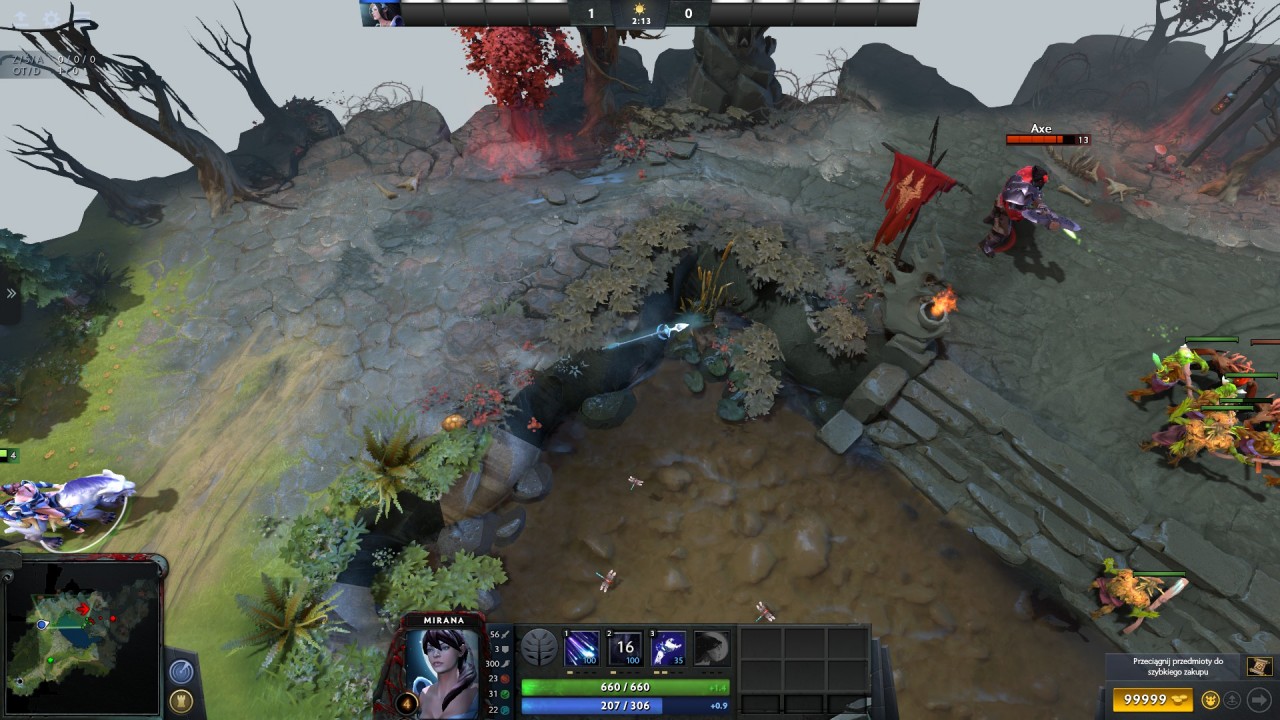1280x720 pixels.
Task: Cast Mirana's Starstorm ability
Action: pyautogui.click(x=581, y=648)
